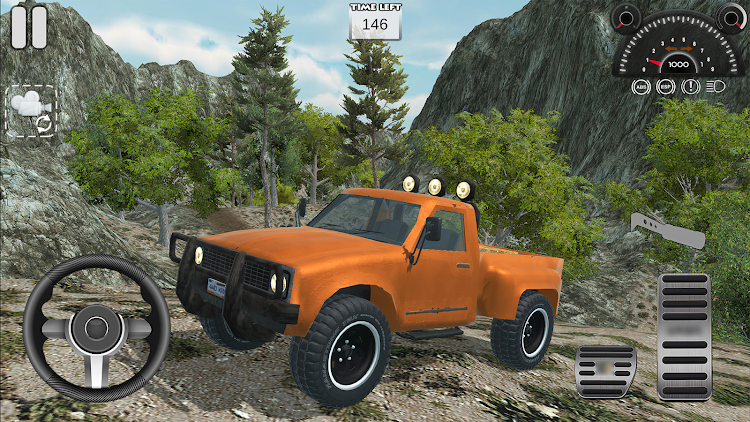Toggle the headlights icon
This screenshot has height=422, width=750.
715,87
